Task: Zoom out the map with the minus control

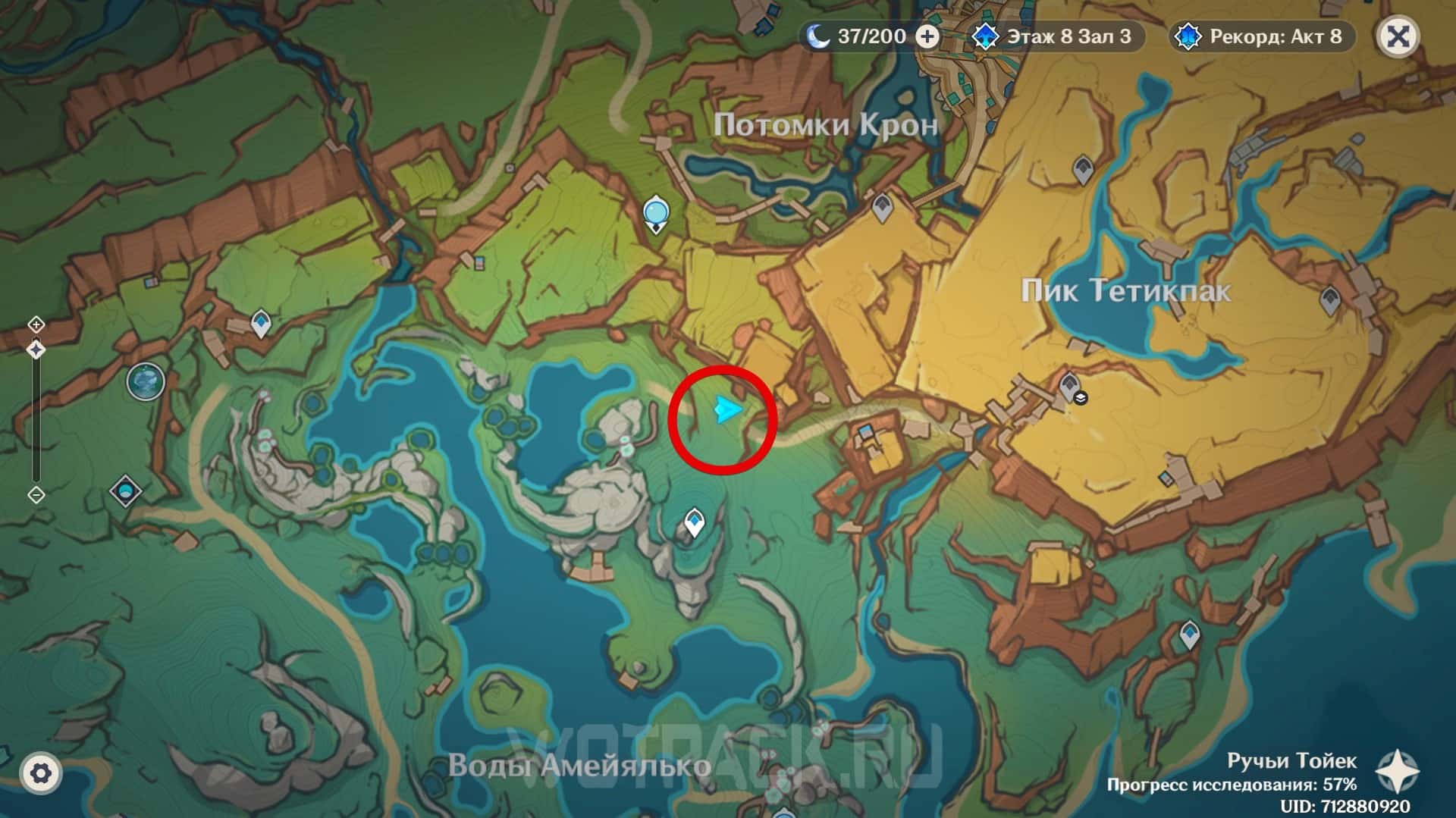Action: coord(36,494)
